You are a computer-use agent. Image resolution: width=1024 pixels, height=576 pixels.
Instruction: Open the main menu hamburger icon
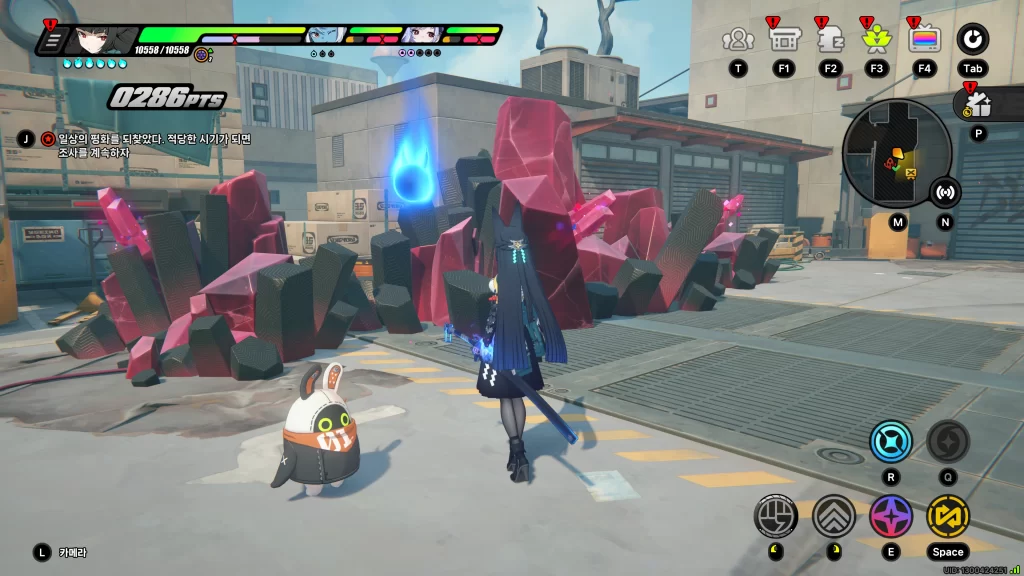[x=53, y=40]
